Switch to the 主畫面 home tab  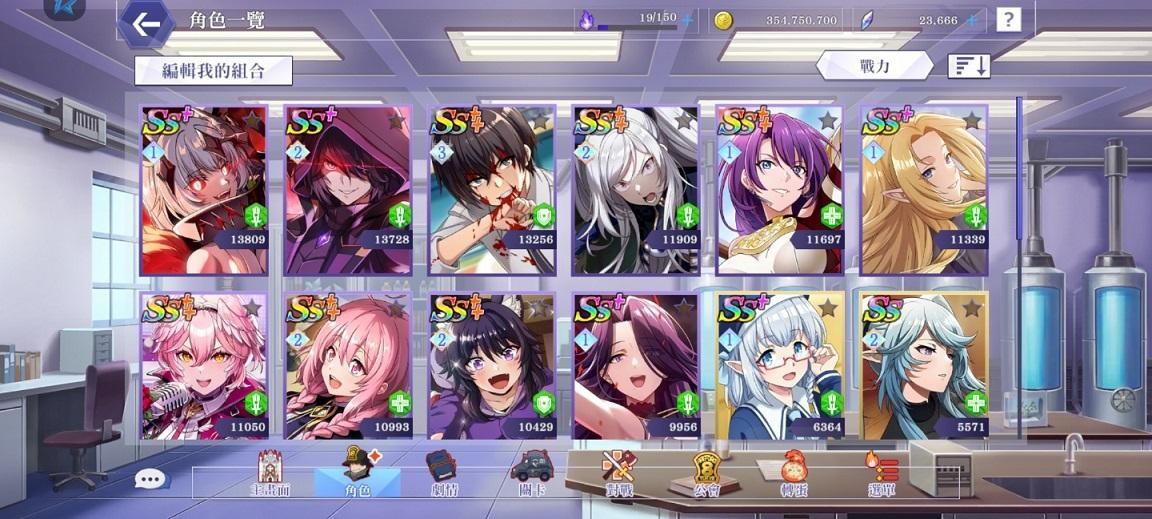[270, 474]
